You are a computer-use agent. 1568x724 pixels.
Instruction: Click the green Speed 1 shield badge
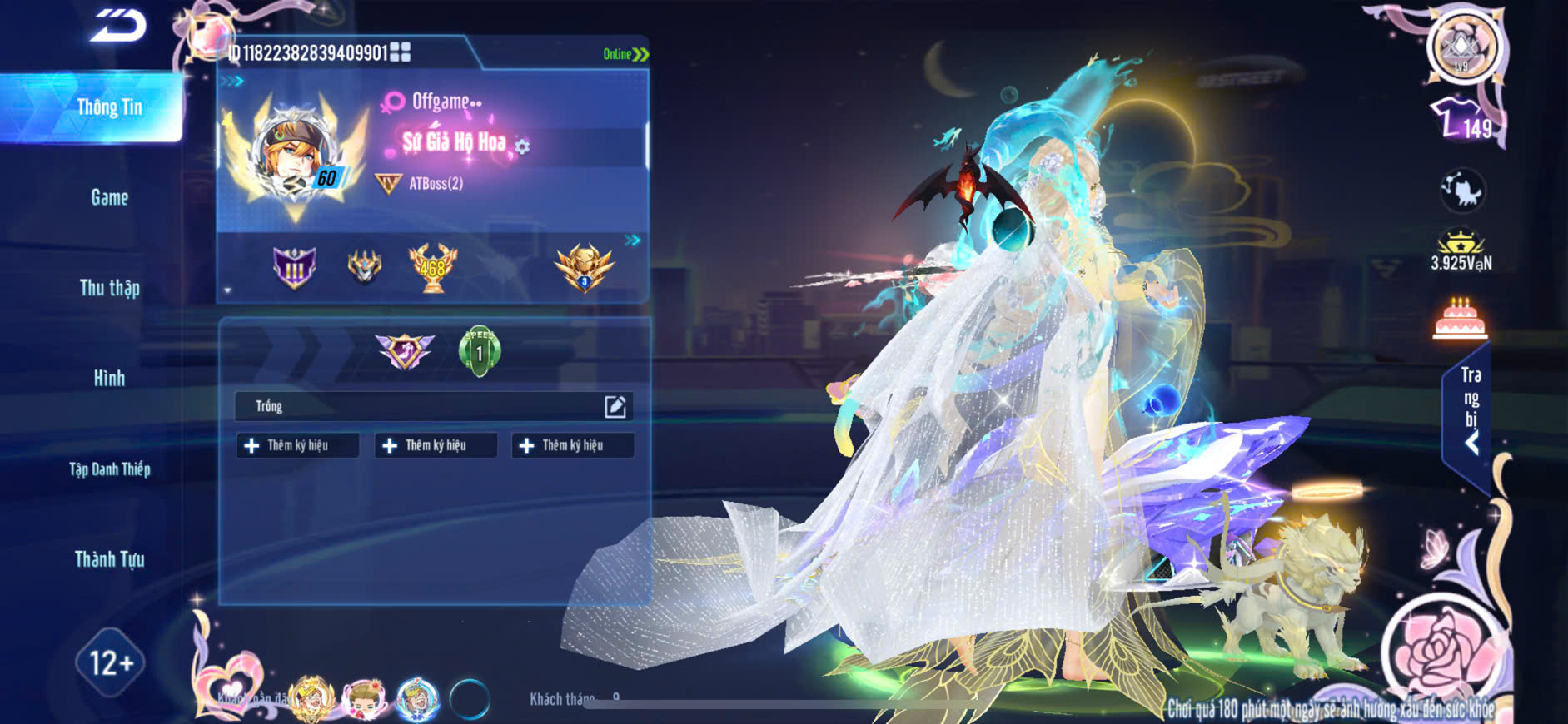click(x=480, y=351)
